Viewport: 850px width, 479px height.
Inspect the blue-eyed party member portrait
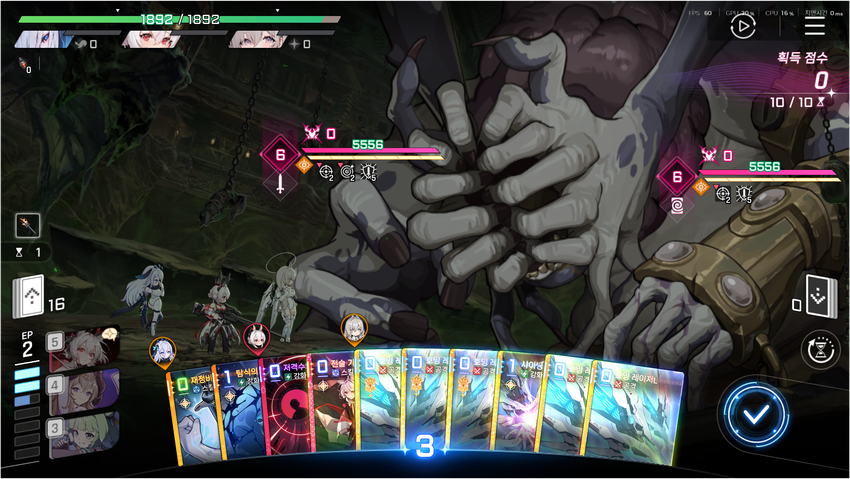pyautogui.click(x=45, y=40)
